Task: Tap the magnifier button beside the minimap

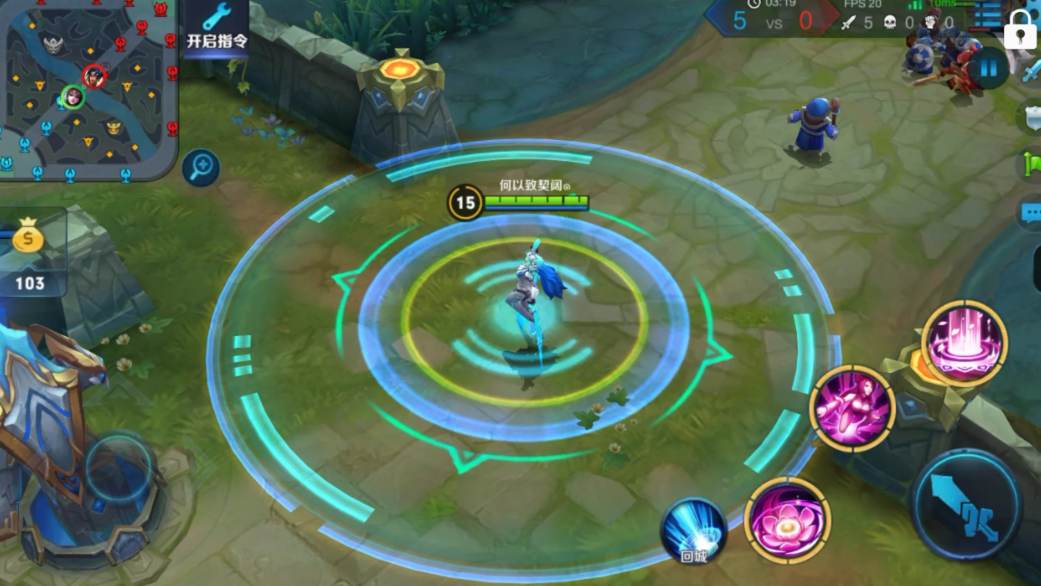Action: point(202,166)
